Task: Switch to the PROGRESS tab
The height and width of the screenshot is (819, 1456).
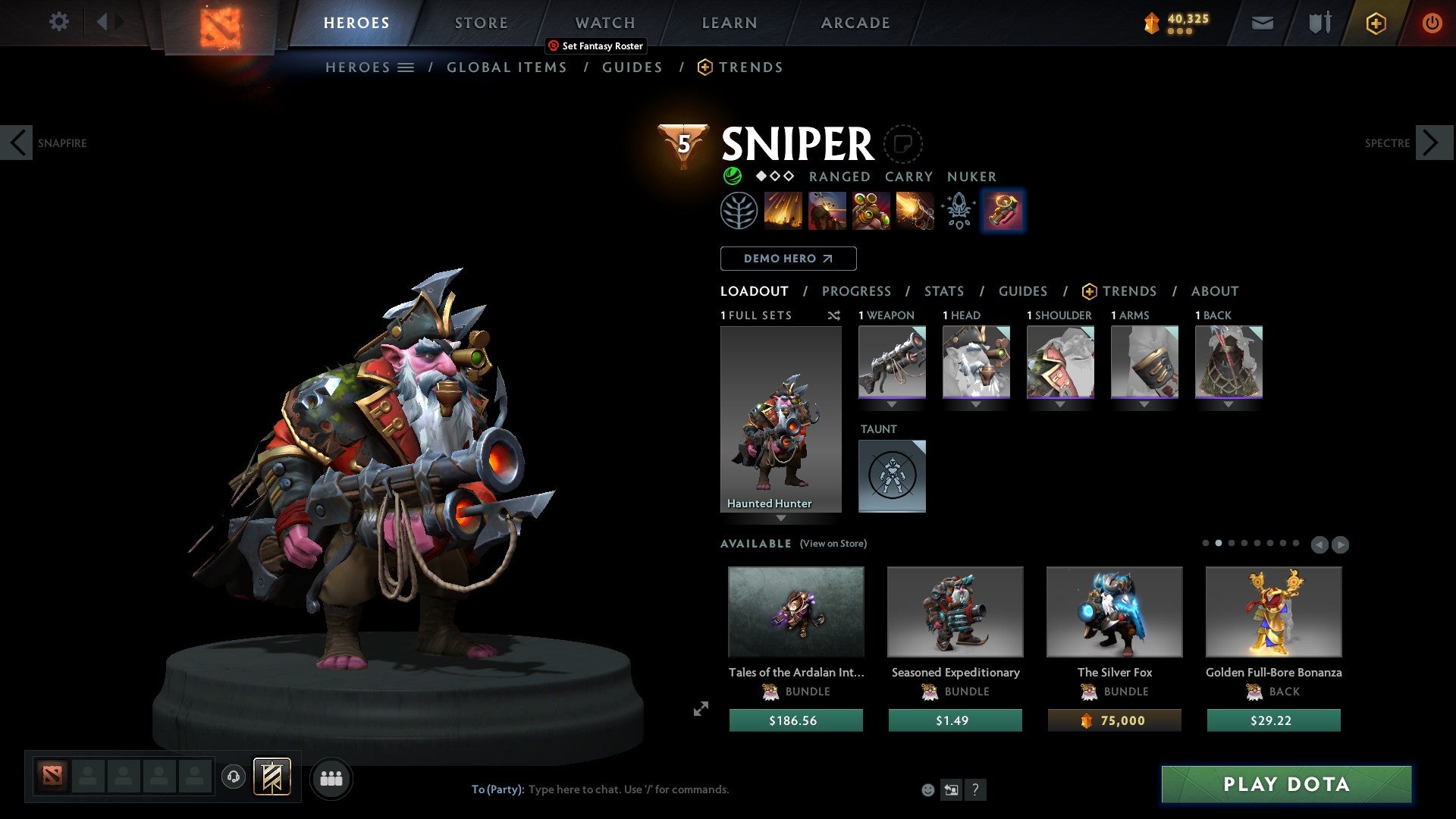Action: (x=857, y=290)
